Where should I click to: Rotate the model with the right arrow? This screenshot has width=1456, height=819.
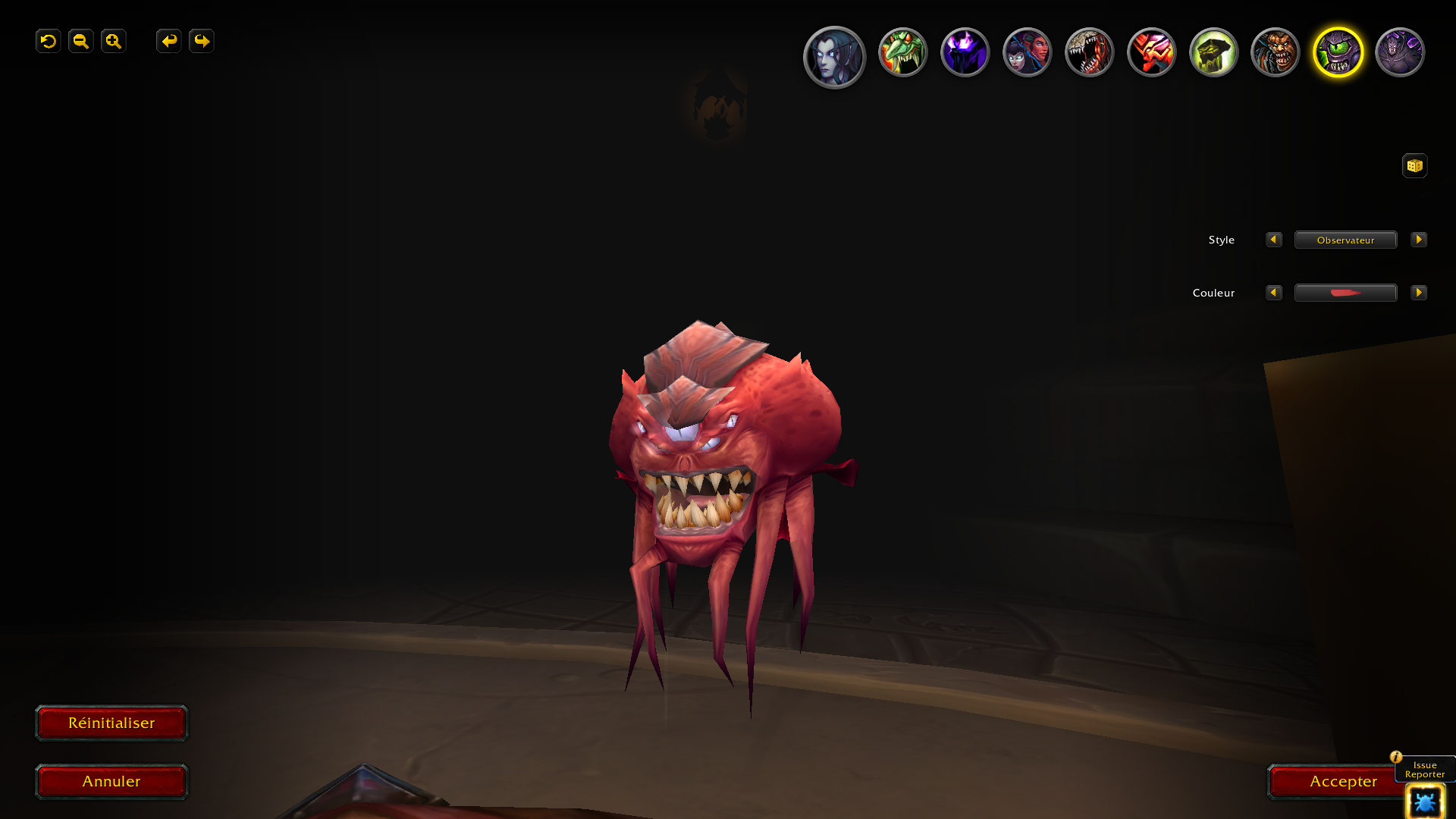(202, 41)
